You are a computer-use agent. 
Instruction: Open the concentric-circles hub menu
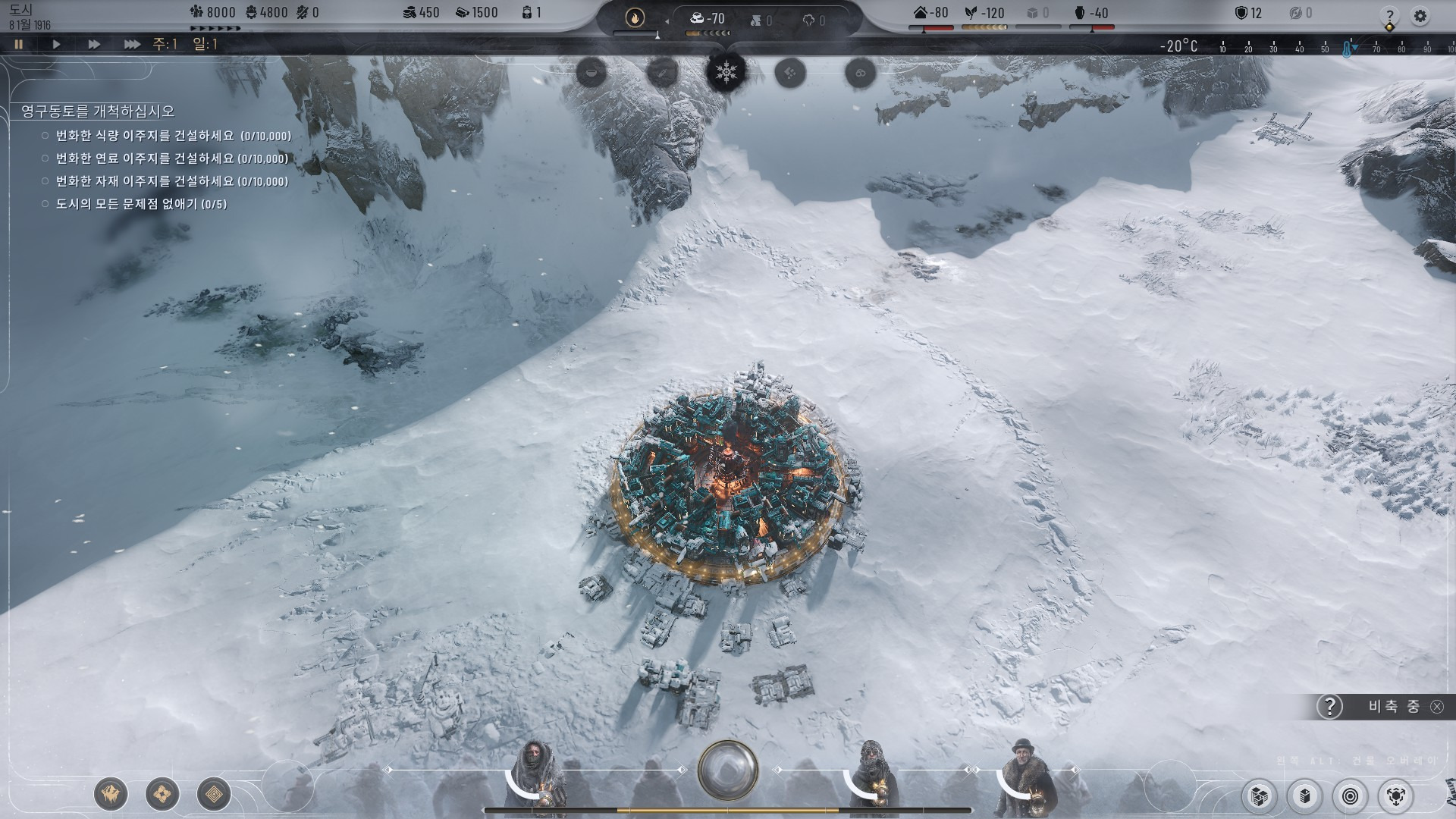1351,796
